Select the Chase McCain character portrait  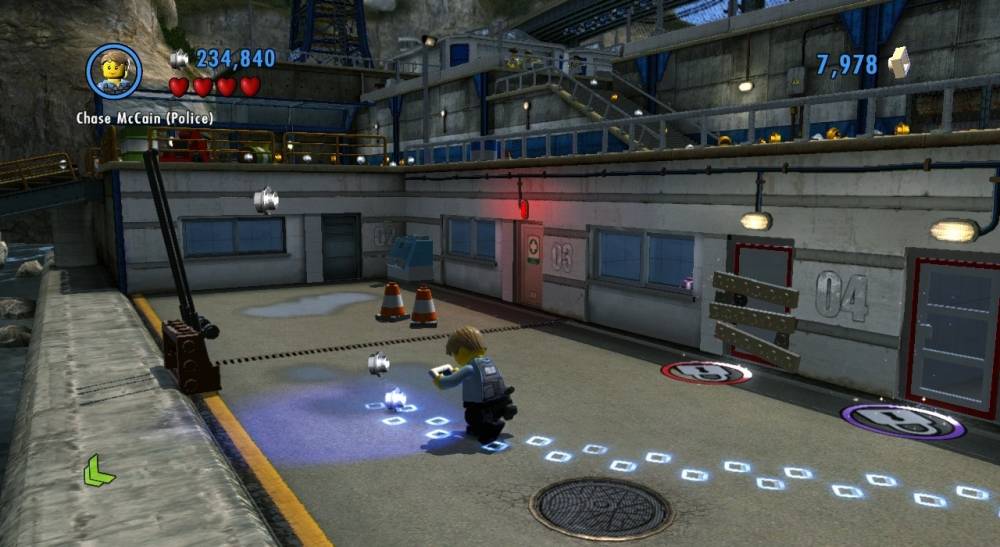(x=114, y=71)
